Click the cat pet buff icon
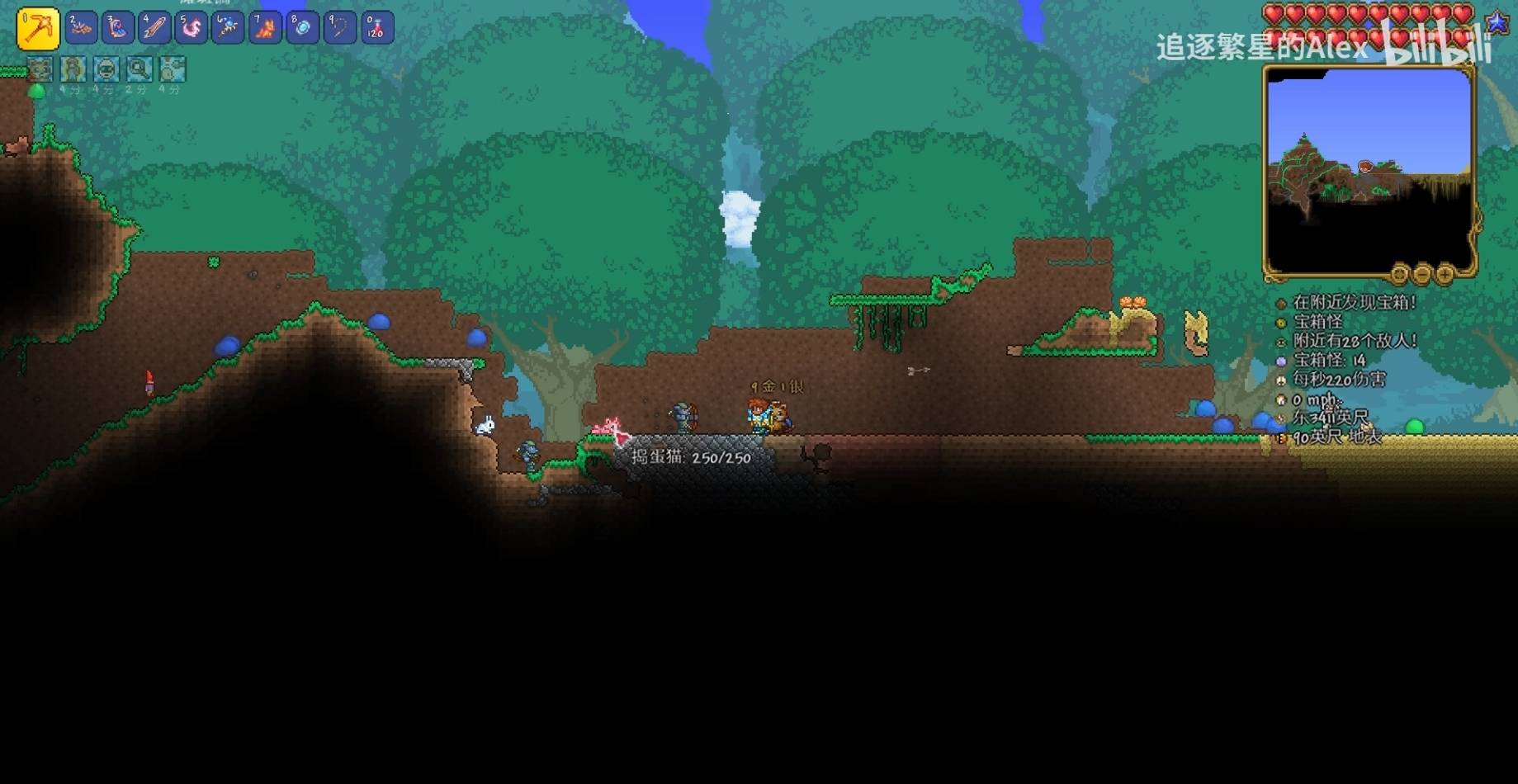 coord(40,69)
